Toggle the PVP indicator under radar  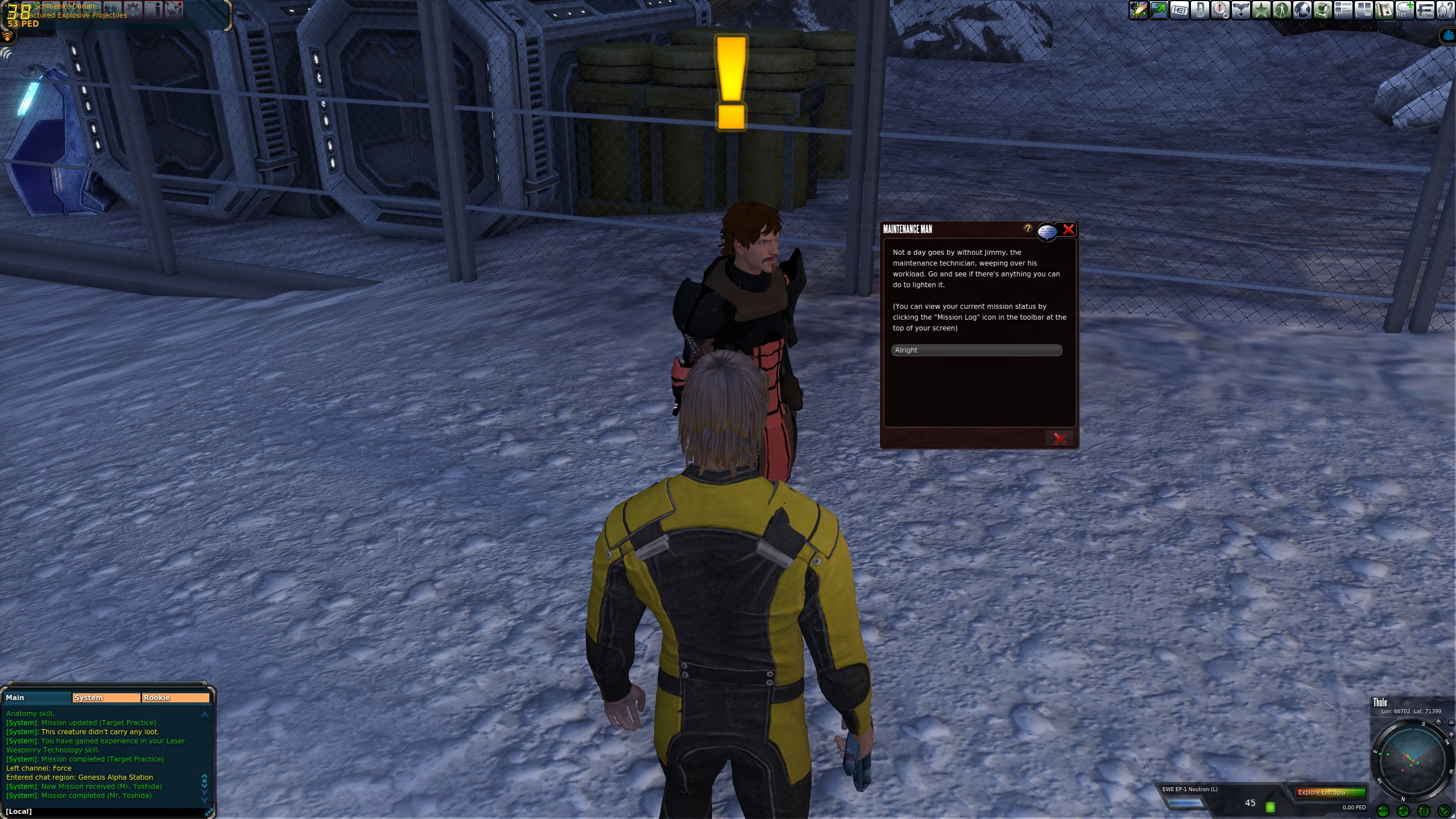1383,811
